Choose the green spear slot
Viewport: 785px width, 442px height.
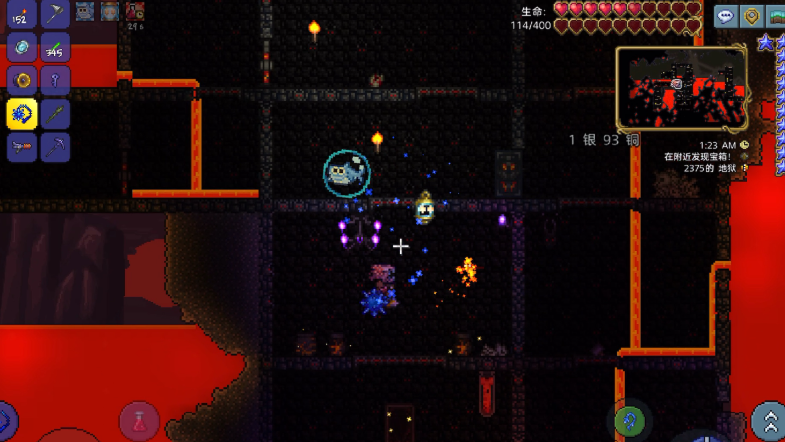point(55,113)
